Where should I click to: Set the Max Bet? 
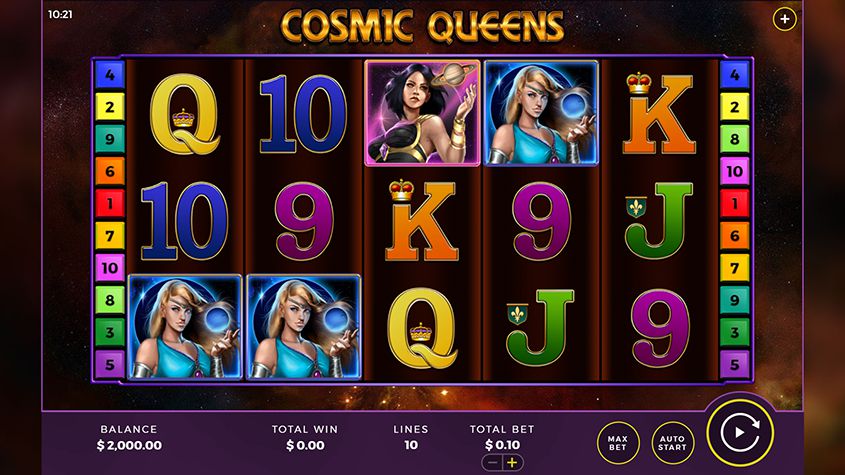(617, 443)
